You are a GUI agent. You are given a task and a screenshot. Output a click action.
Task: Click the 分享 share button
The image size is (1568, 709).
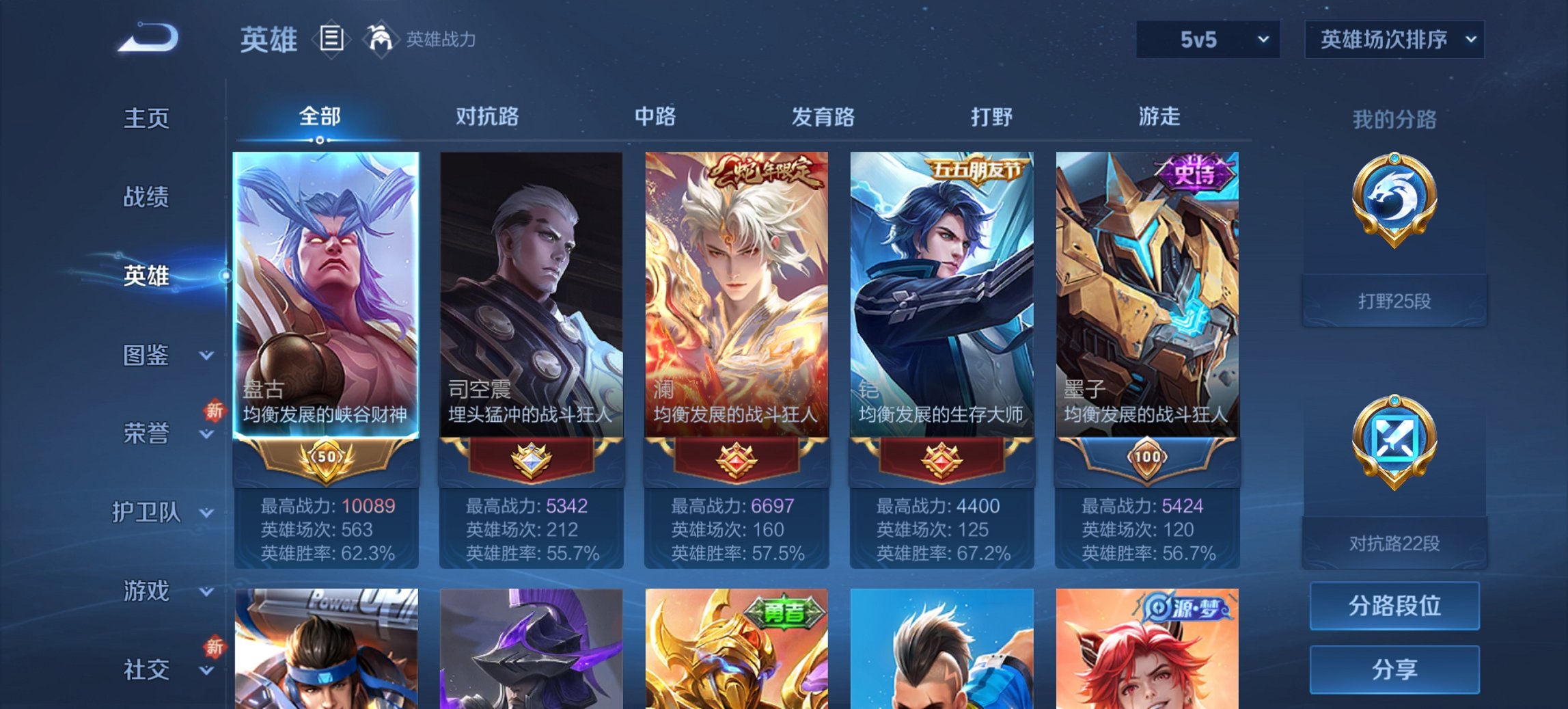click(x=1394, y=671)
